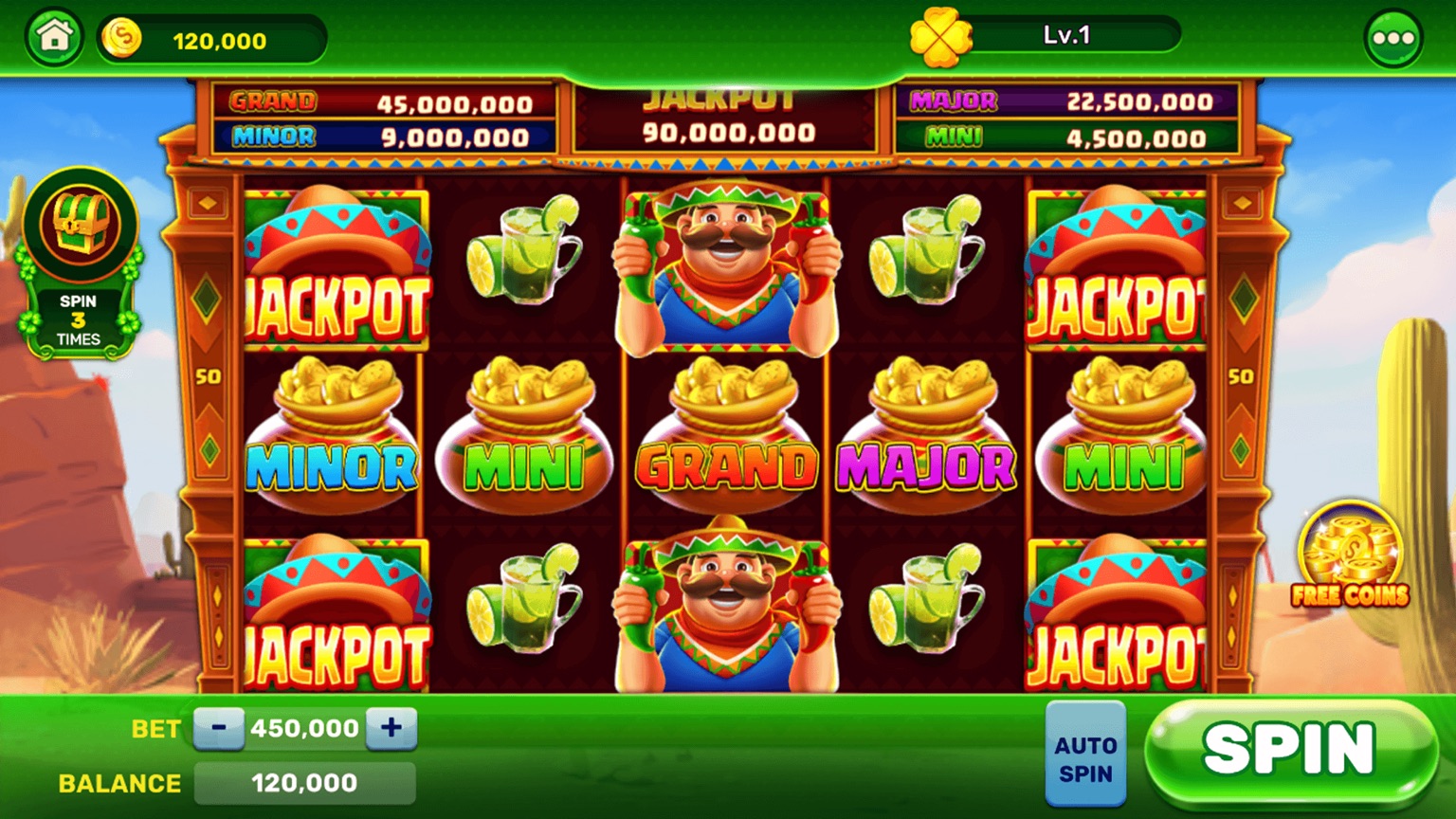Activate the Auto Spin button
This screenshot has width=1456, height=819.
coord(1085,756)
